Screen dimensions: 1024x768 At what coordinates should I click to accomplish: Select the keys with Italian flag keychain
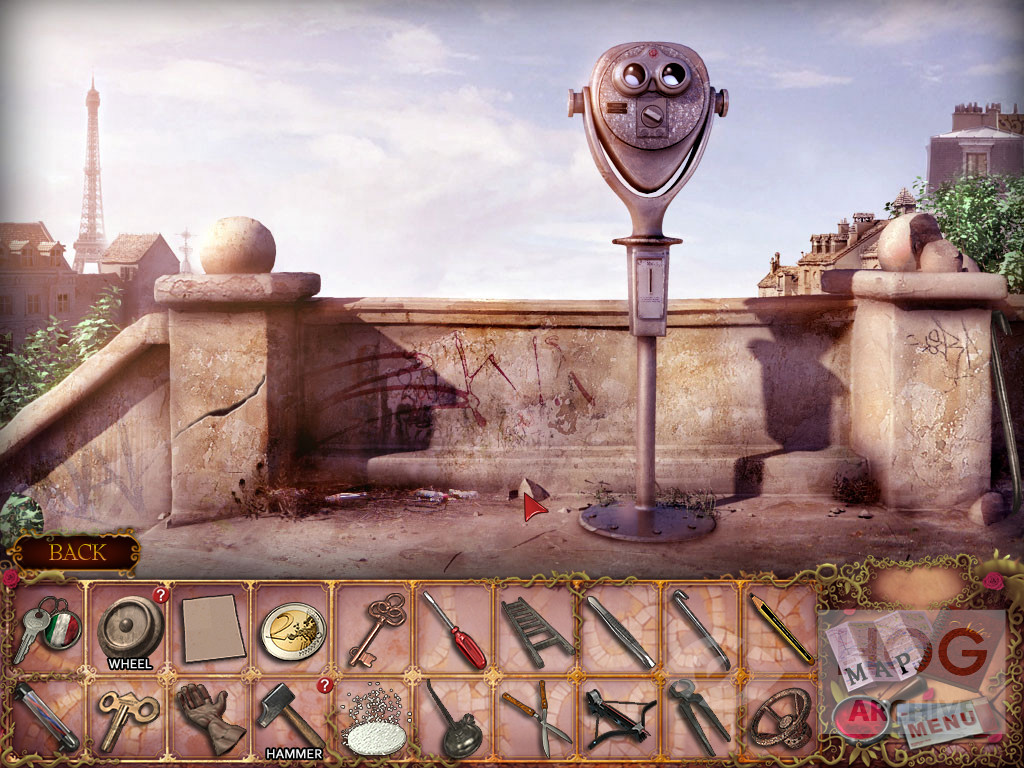tap(46, 630)
